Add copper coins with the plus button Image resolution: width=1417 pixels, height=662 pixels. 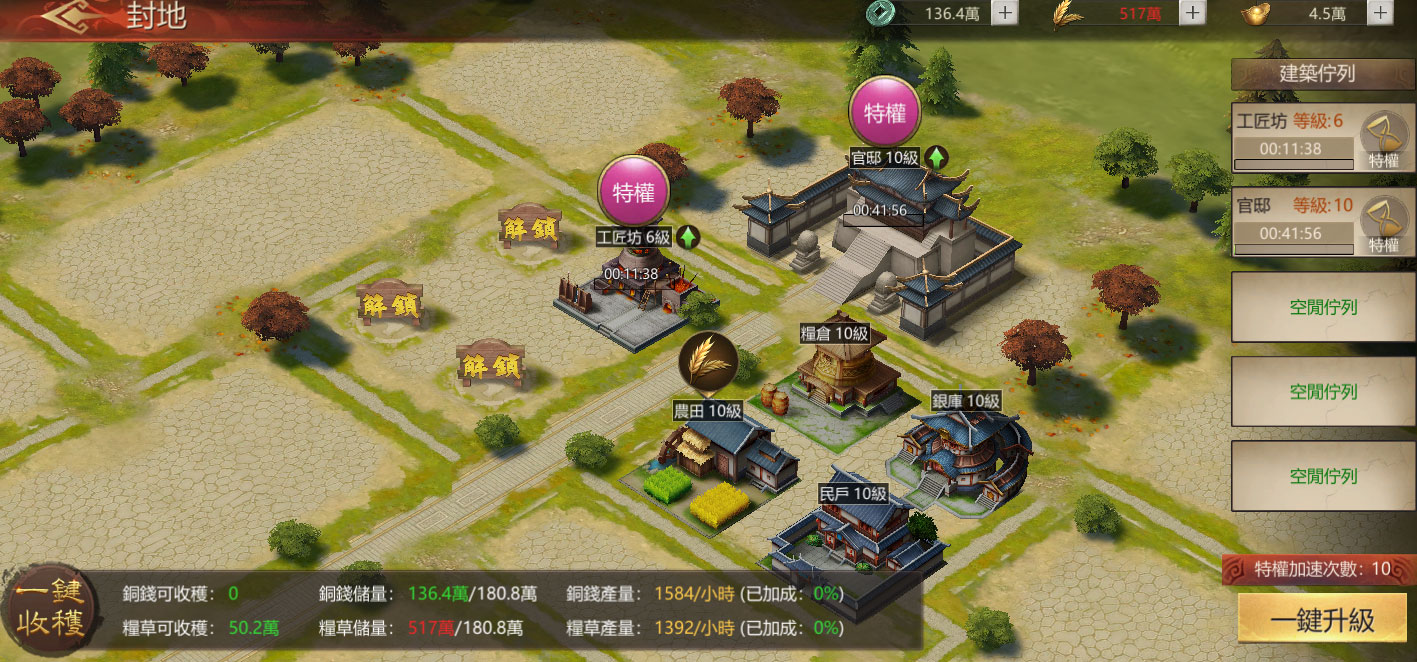pyautogui.click(x=1005, y=13)
